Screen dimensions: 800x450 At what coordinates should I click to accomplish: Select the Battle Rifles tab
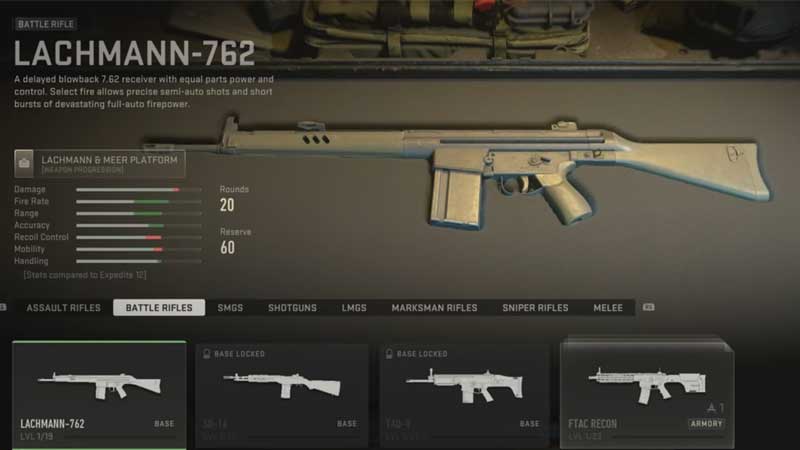[159, 308]
